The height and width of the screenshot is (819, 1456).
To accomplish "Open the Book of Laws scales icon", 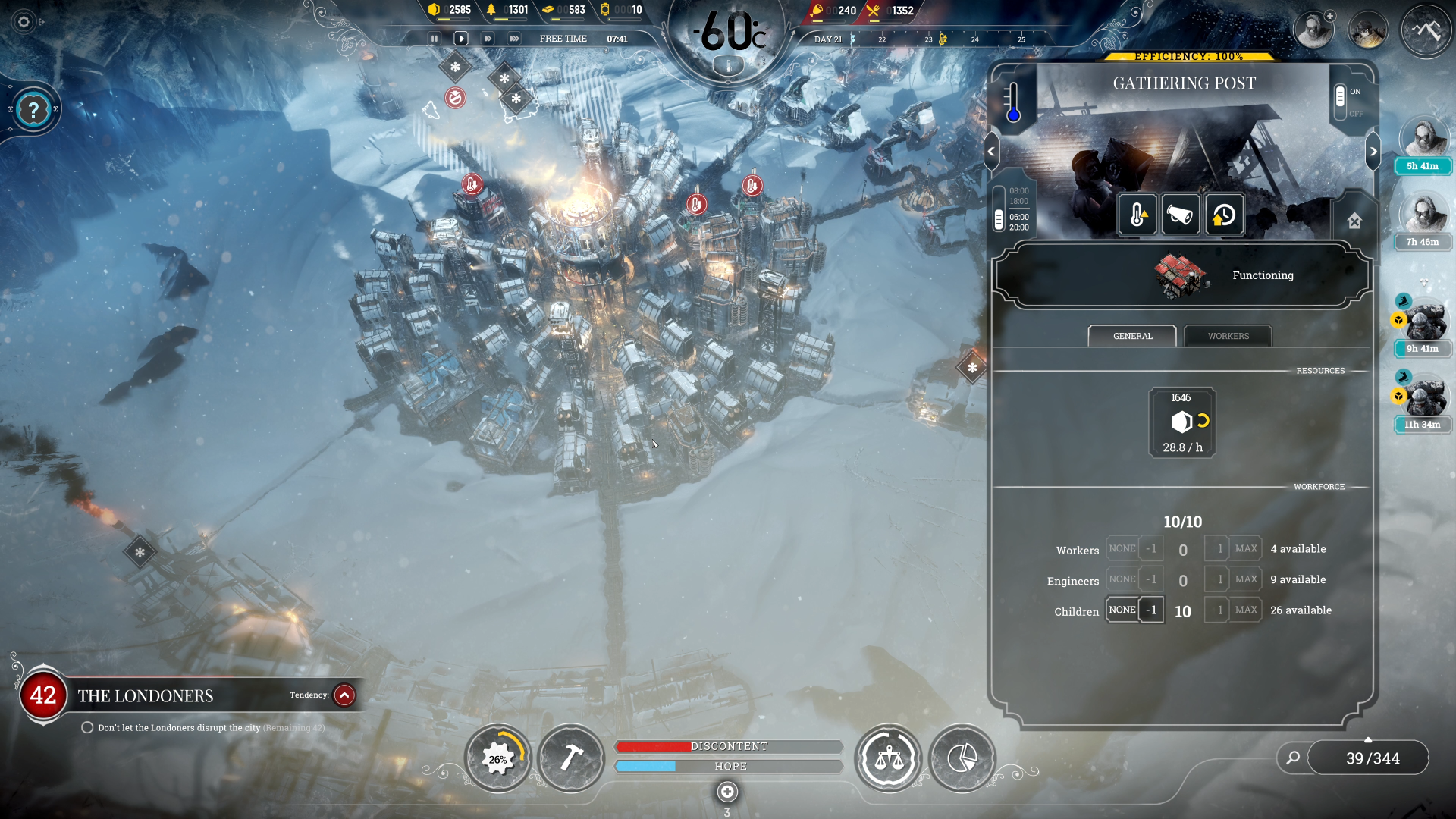I will click(x=888, y=758).
